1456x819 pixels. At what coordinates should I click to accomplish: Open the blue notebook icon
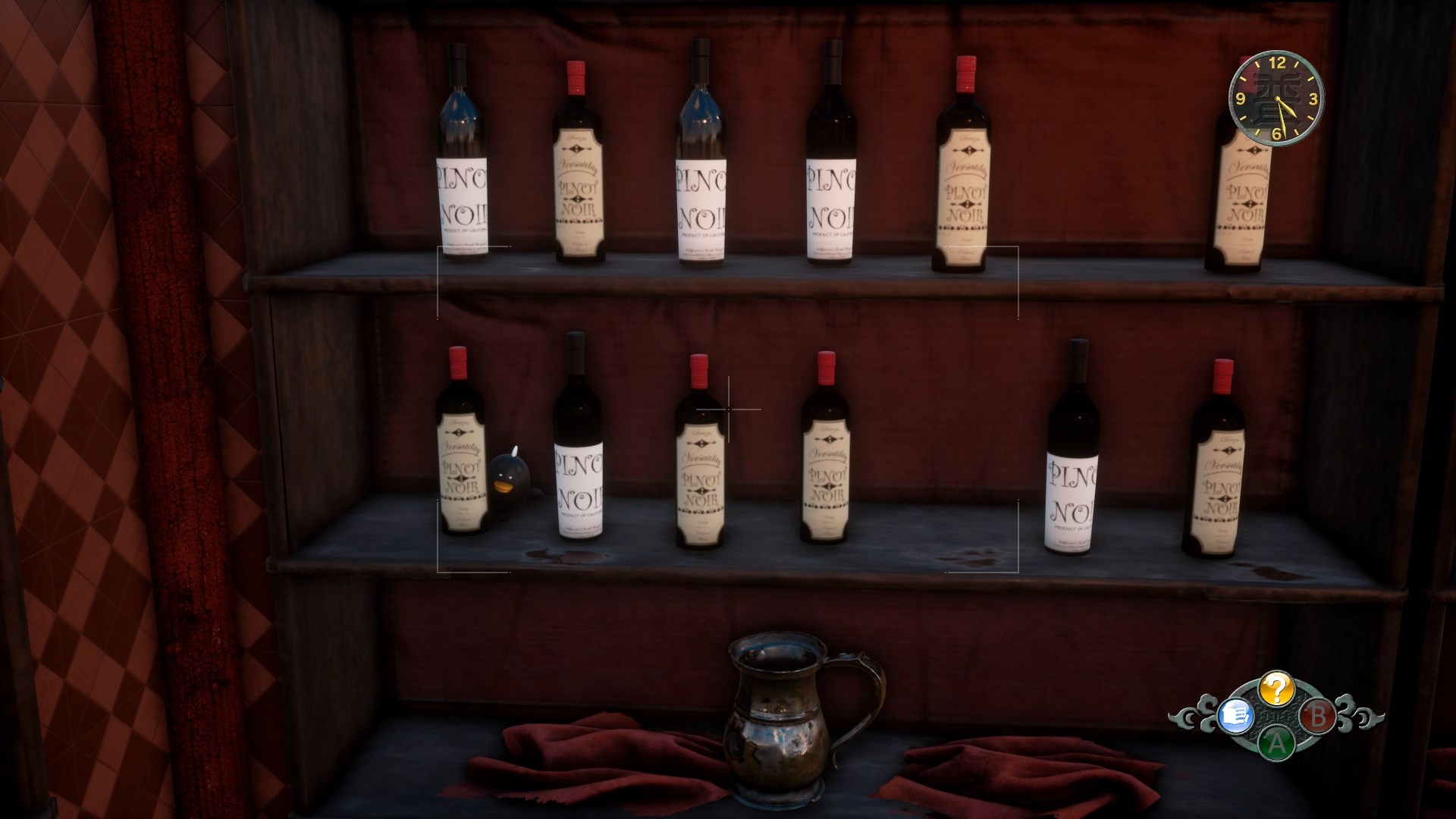point(1235,715)
